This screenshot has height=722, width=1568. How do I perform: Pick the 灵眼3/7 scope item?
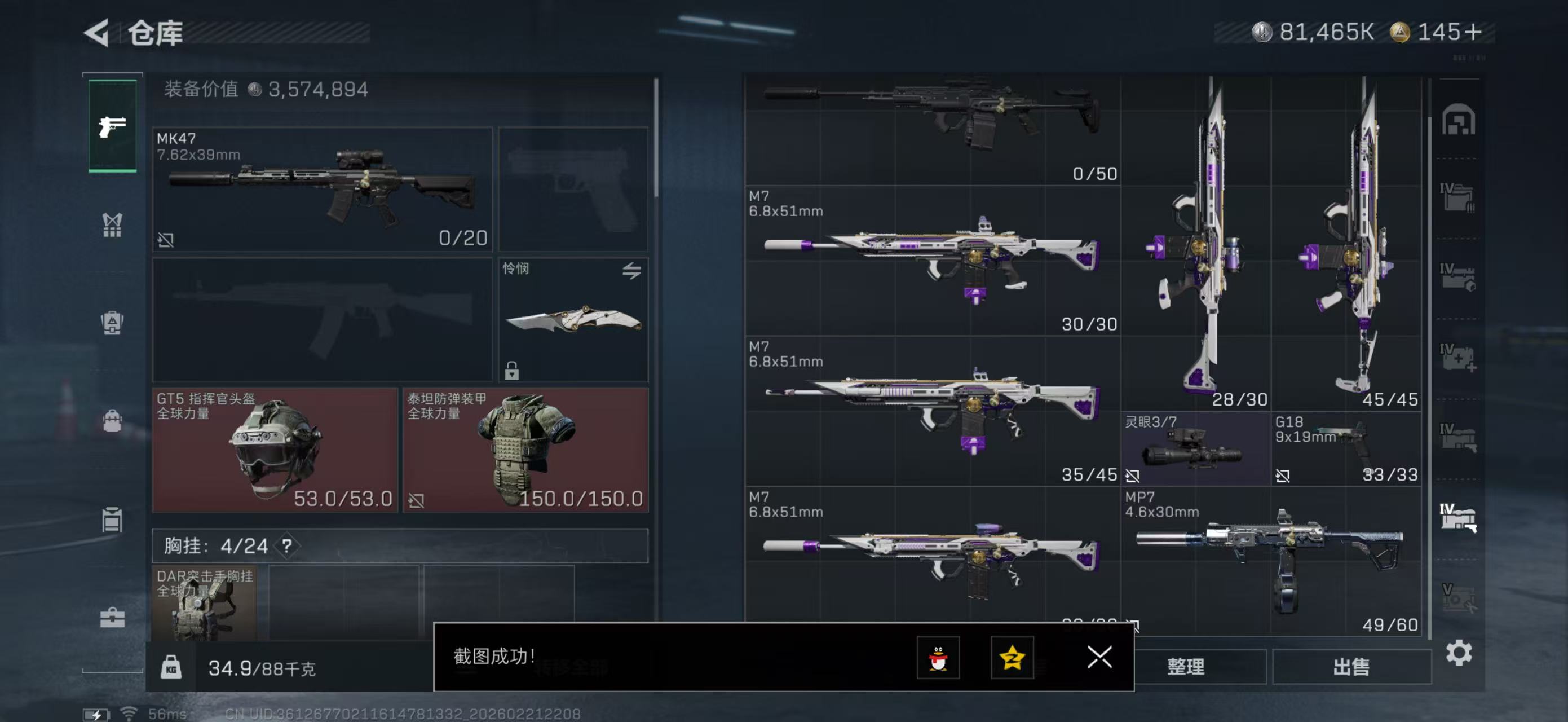1195,448
